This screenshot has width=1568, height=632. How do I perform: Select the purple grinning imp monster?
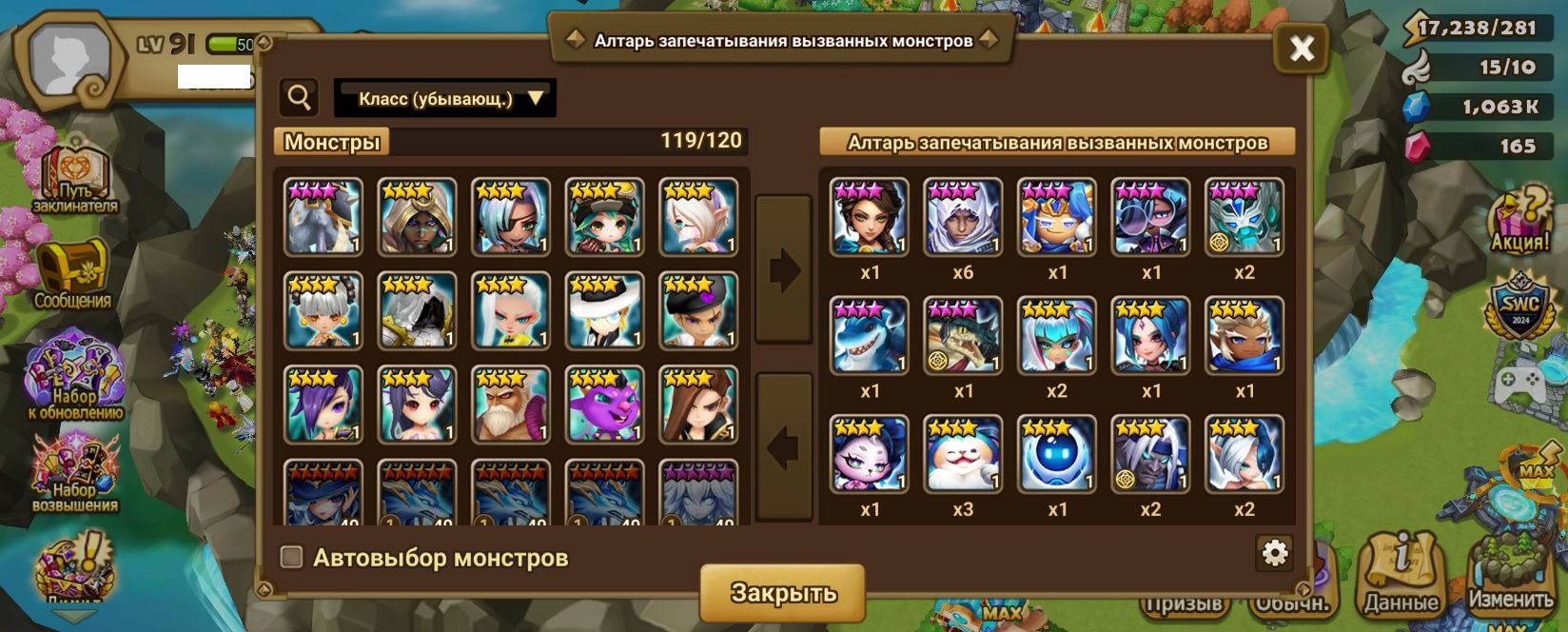coord(604,405)
